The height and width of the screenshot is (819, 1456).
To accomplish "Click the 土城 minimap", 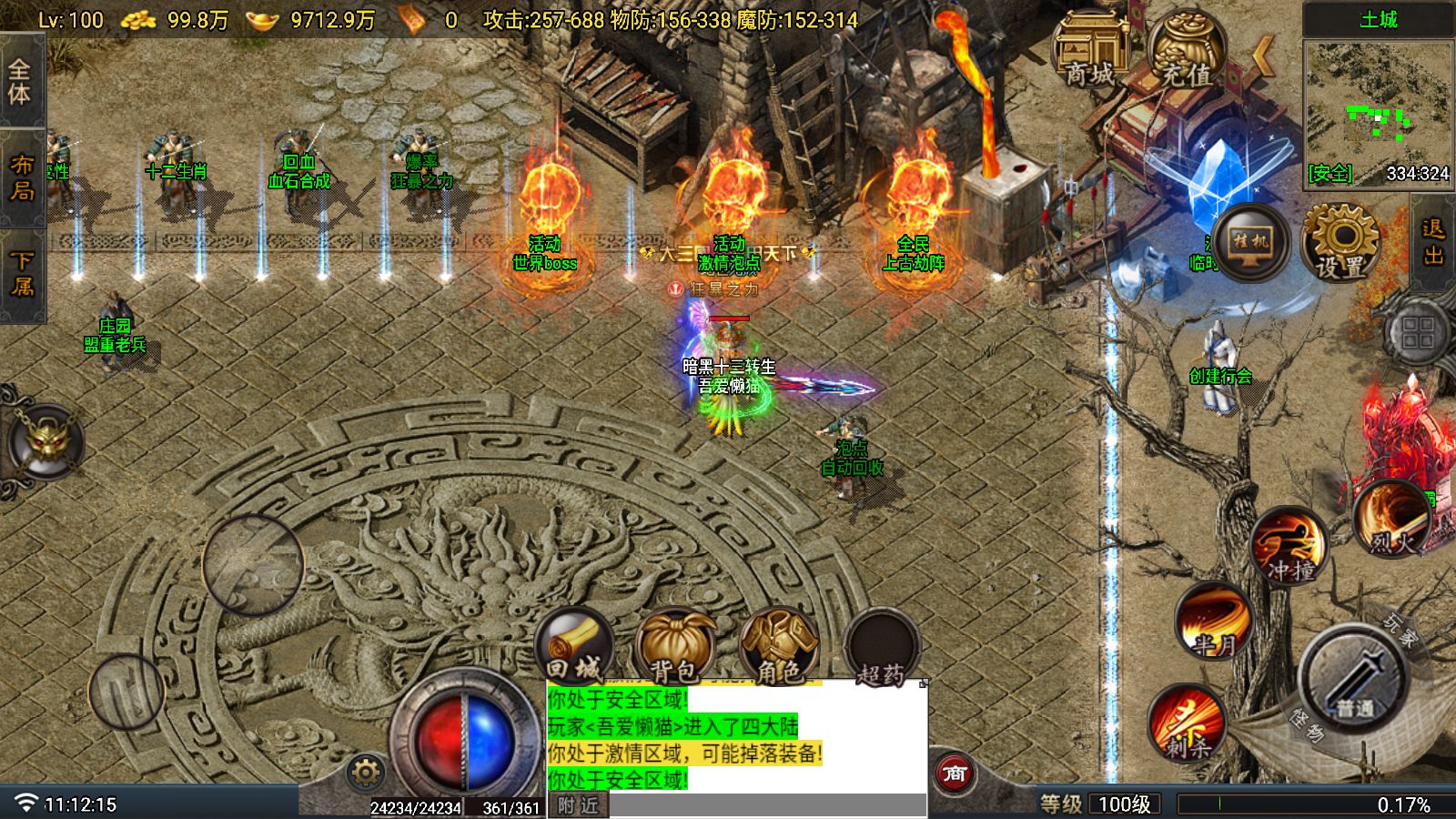I will (x=1378, y=111).
